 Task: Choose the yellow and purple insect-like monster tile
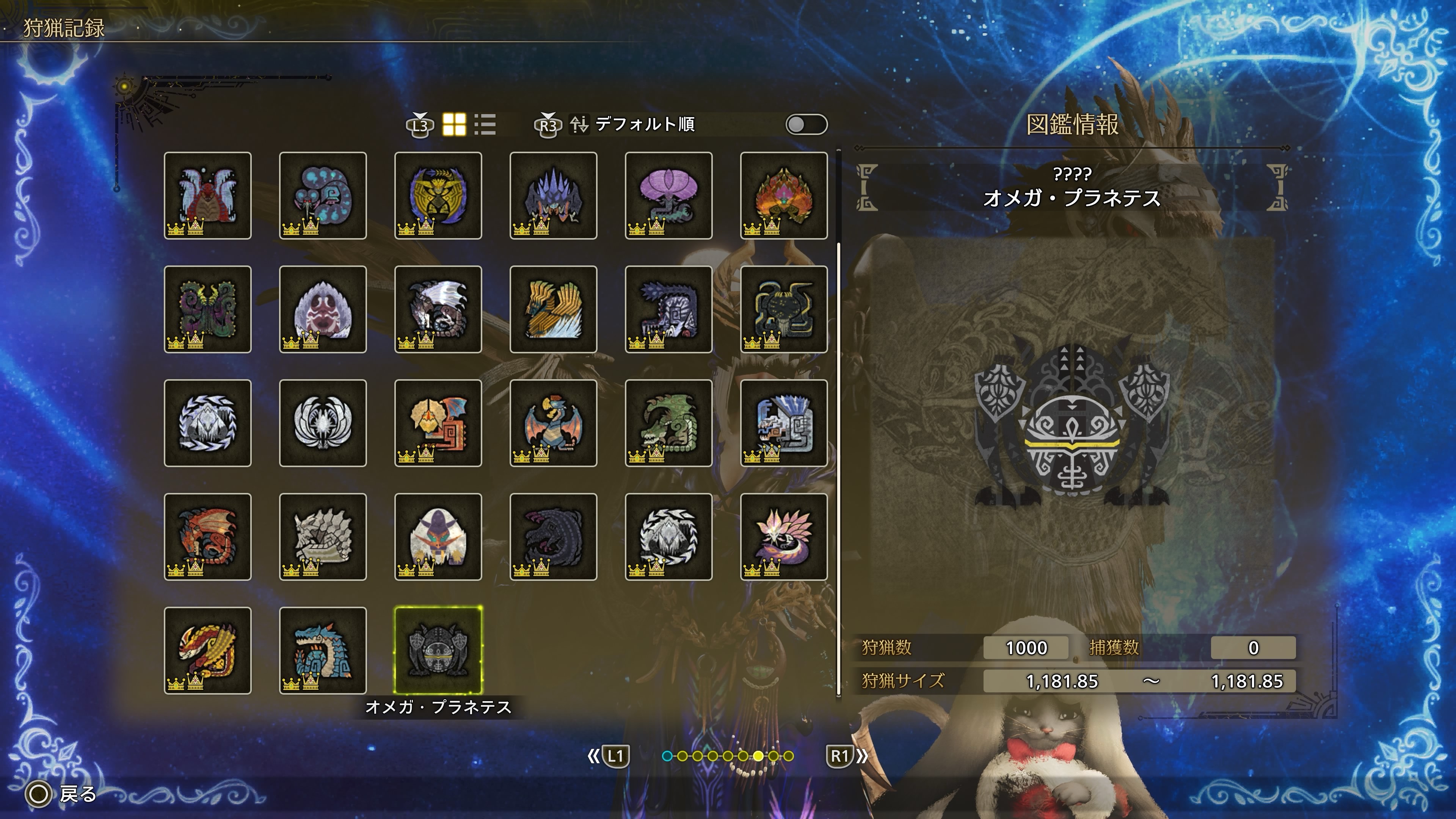point(438,196)
